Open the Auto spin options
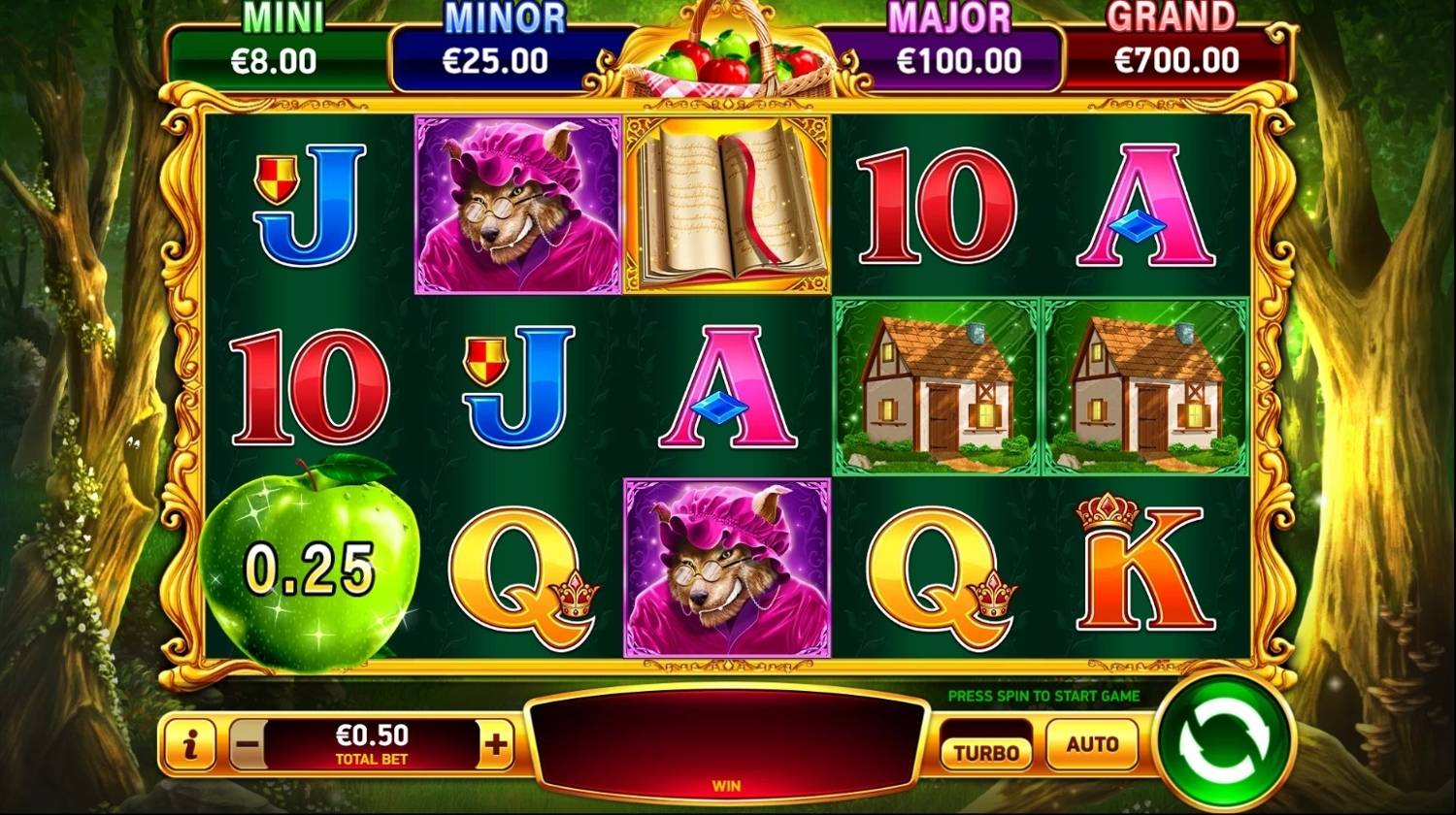 (x=1092, y=744)
